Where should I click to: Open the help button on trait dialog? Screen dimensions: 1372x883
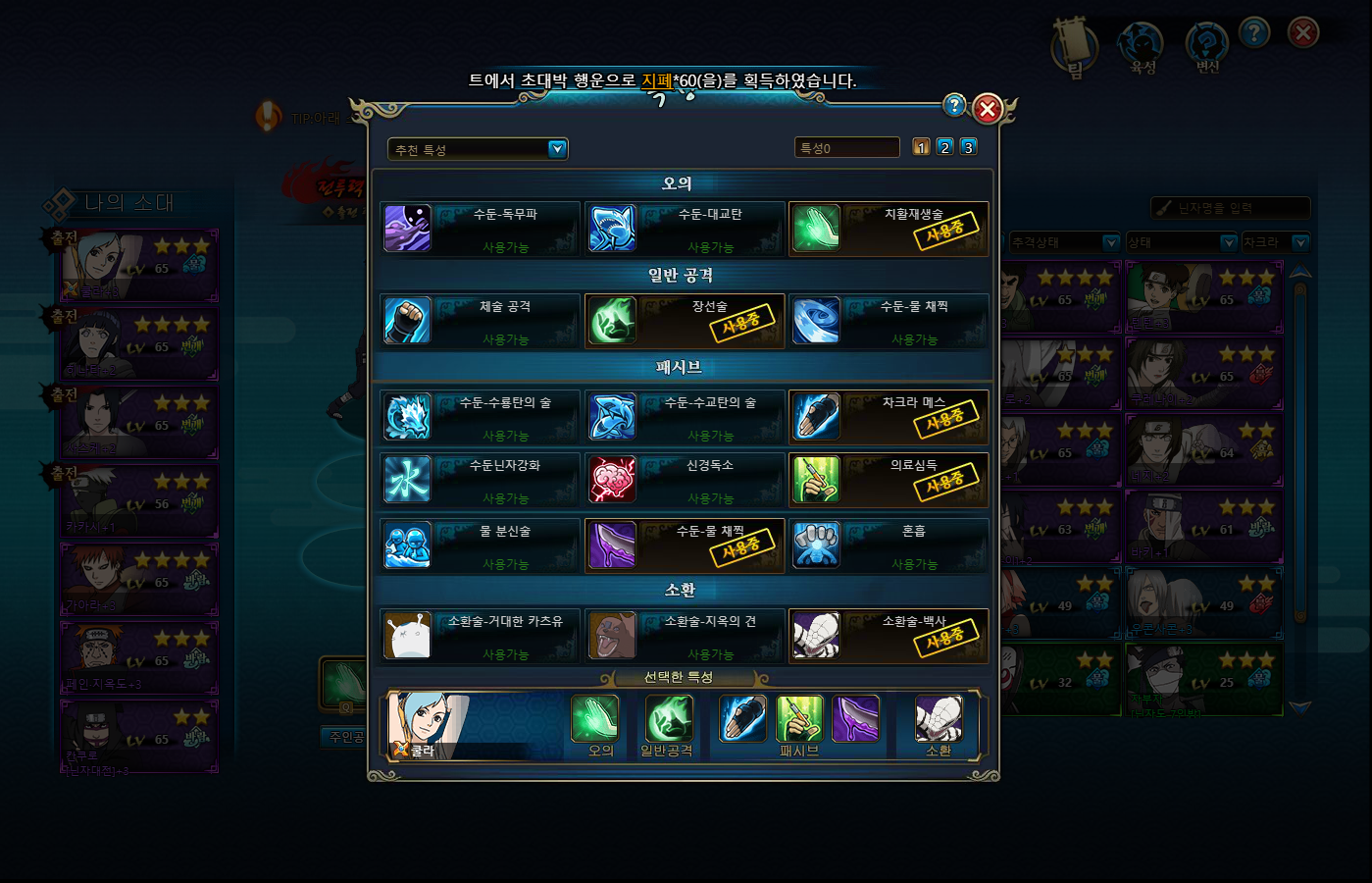point(953,105)
